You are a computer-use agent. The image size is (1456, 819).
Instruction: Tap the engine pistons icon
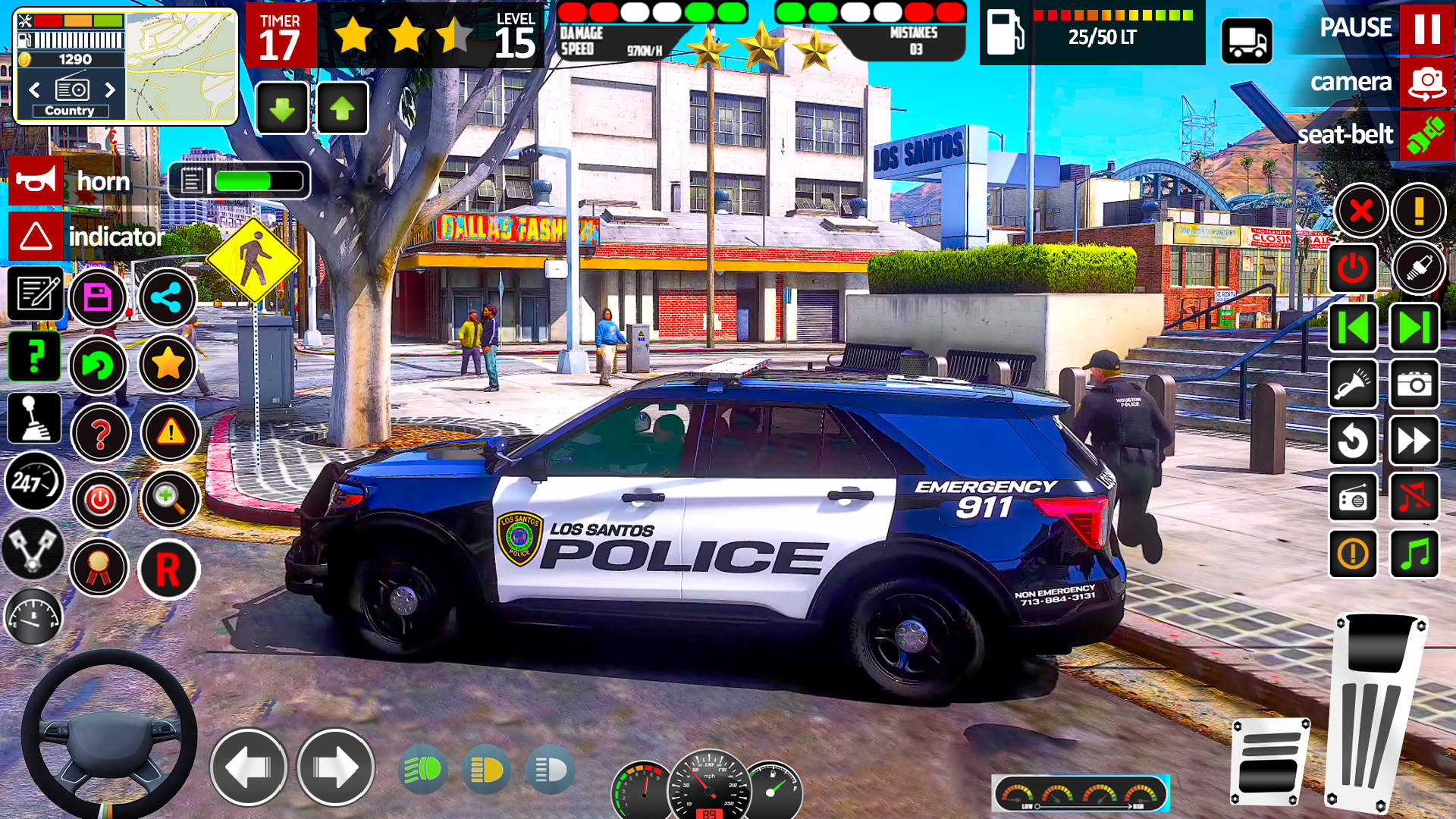click(34, 546)
